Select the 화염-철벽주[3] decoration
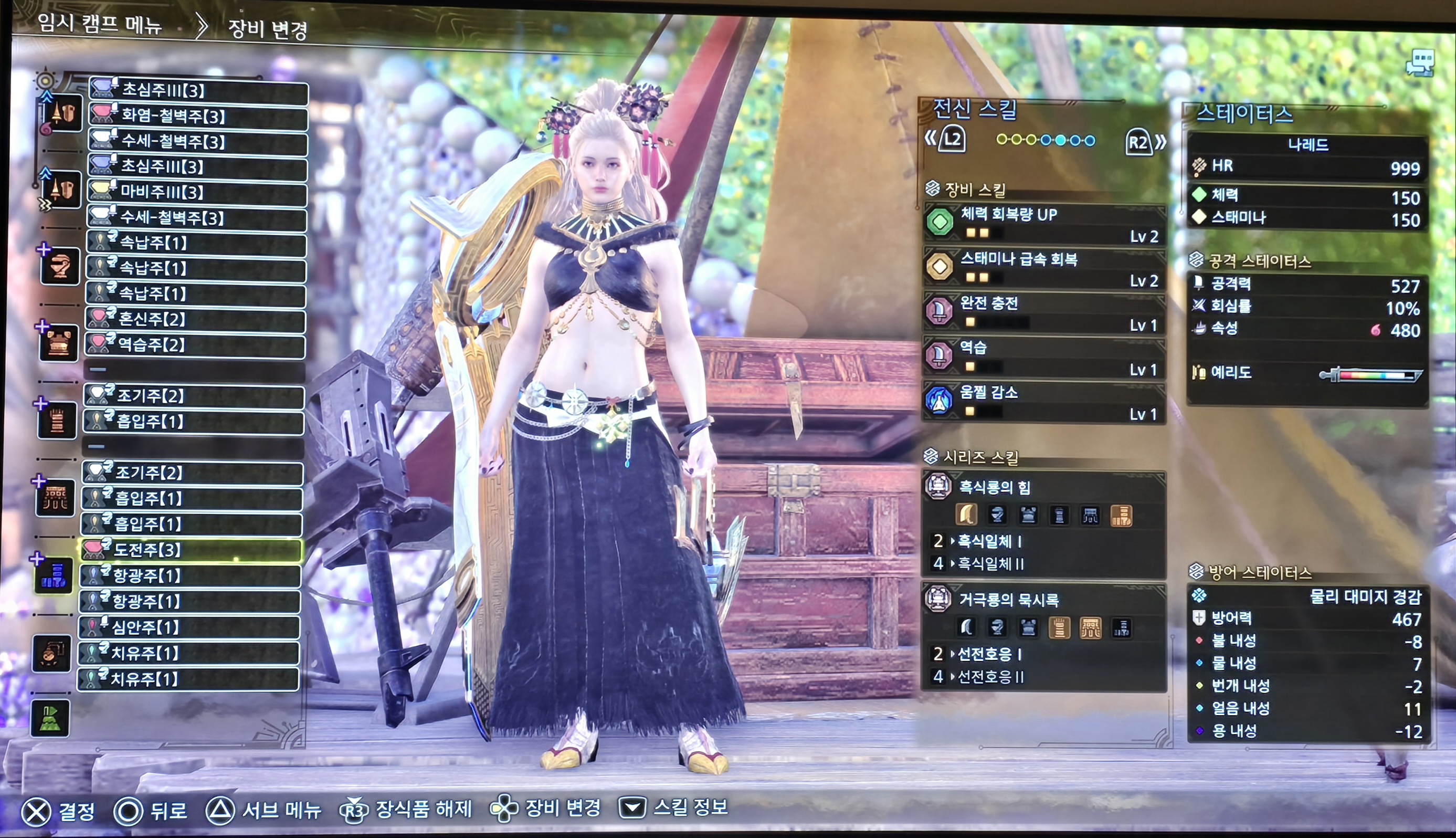Viewport: 1456px width, 838px height. click(198, 116)
